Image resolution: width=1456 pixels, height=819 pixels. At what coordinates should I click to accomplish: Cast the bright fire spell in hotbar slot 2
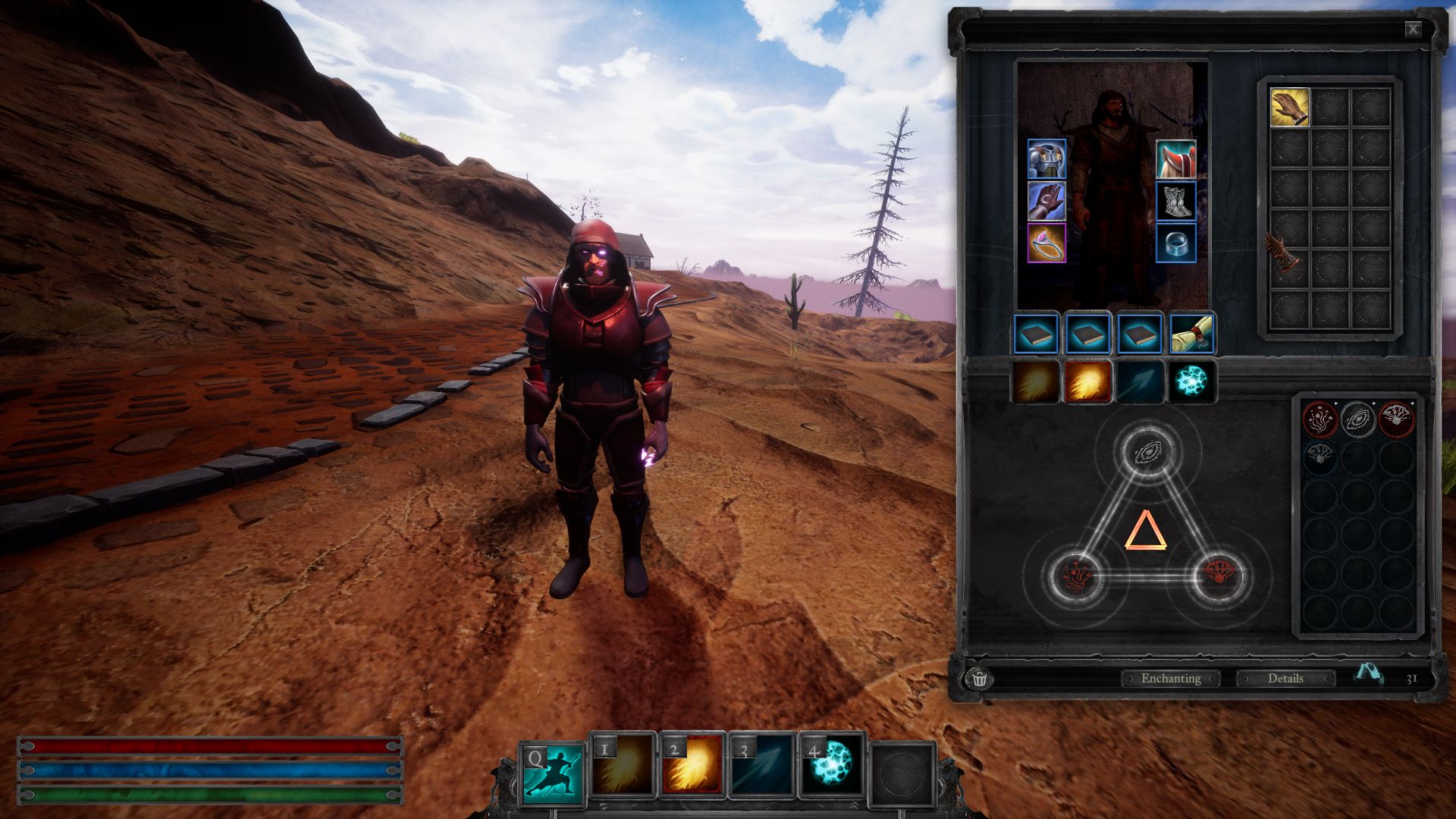[x=692, y=766]
